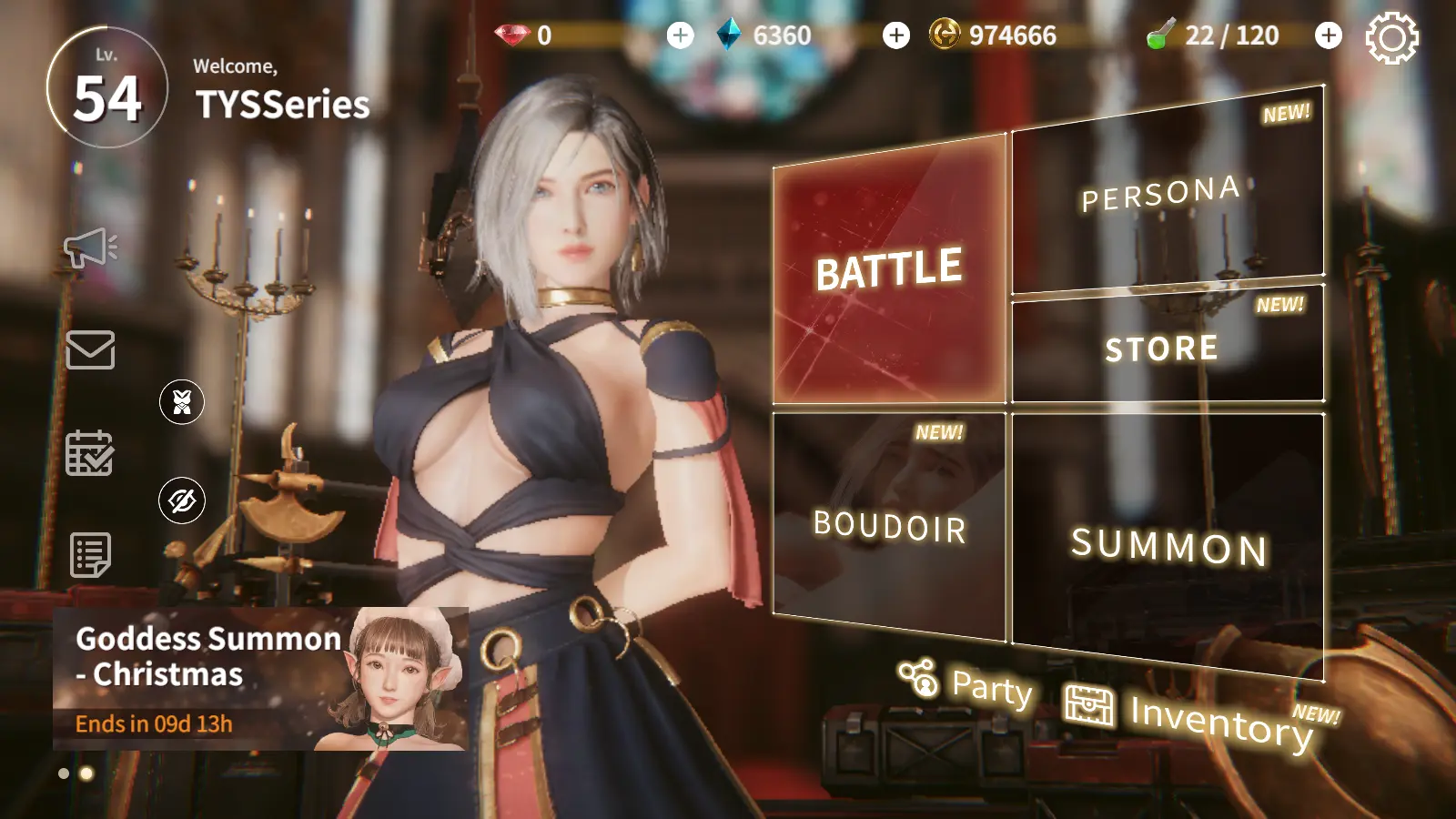Select the SUMMON tile
This screenshot has height=819, width=1456.
click(x=1168, y=544)
